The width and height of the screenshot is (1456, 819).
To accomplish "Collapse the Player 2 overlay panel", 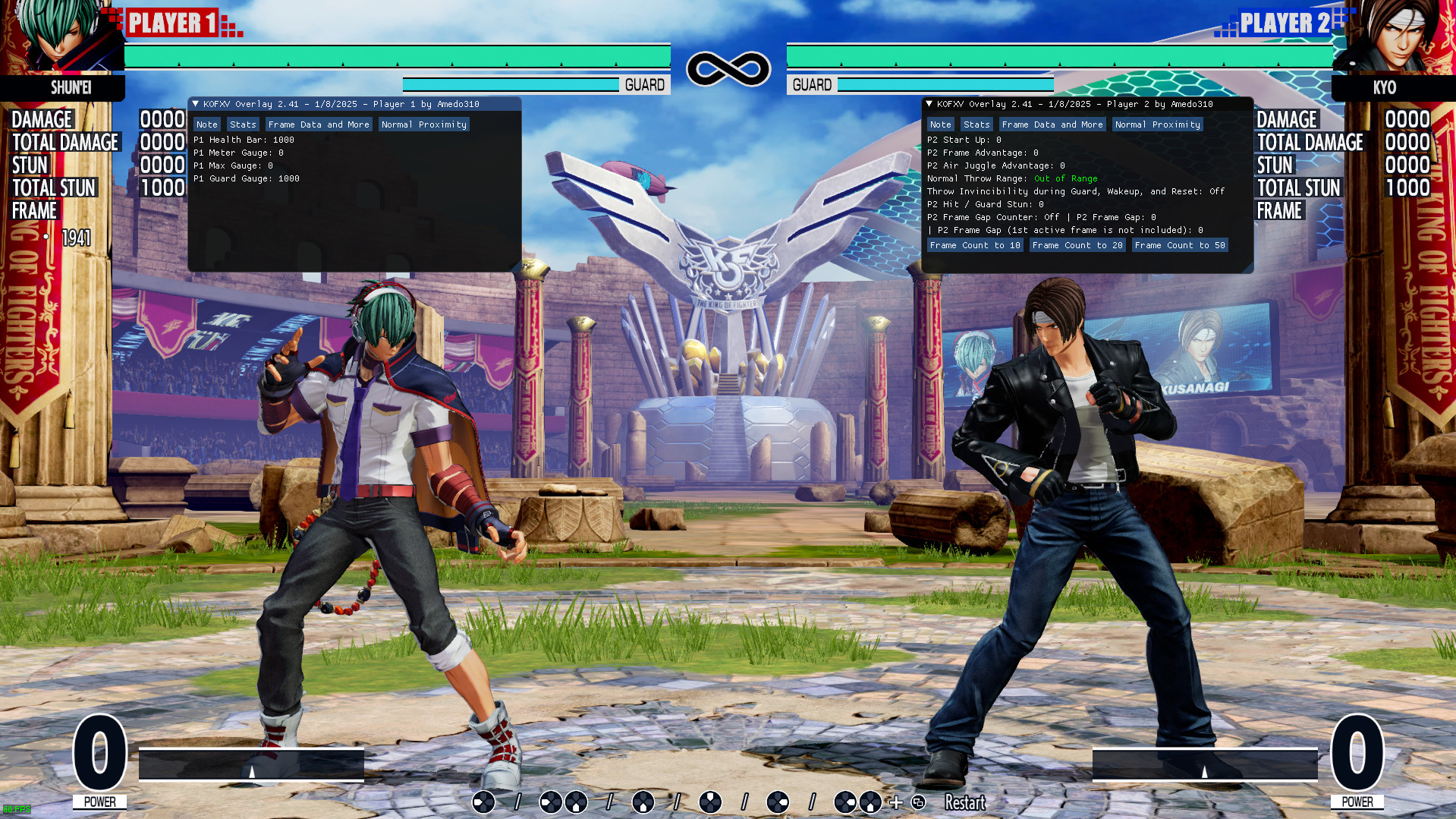I will coord(931,104).
